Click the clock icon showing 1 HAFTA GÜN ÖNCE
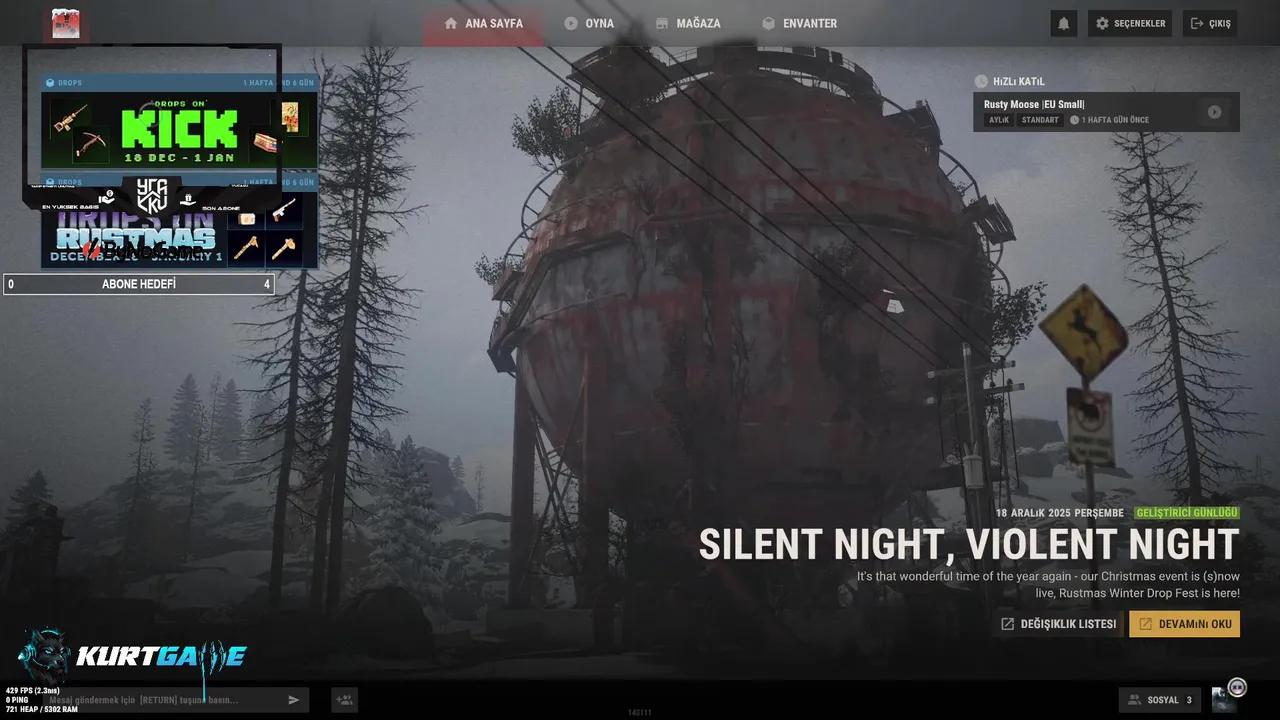Image resolution: width=1280 pixels, height=720 pixels. tap(1074, 119)
